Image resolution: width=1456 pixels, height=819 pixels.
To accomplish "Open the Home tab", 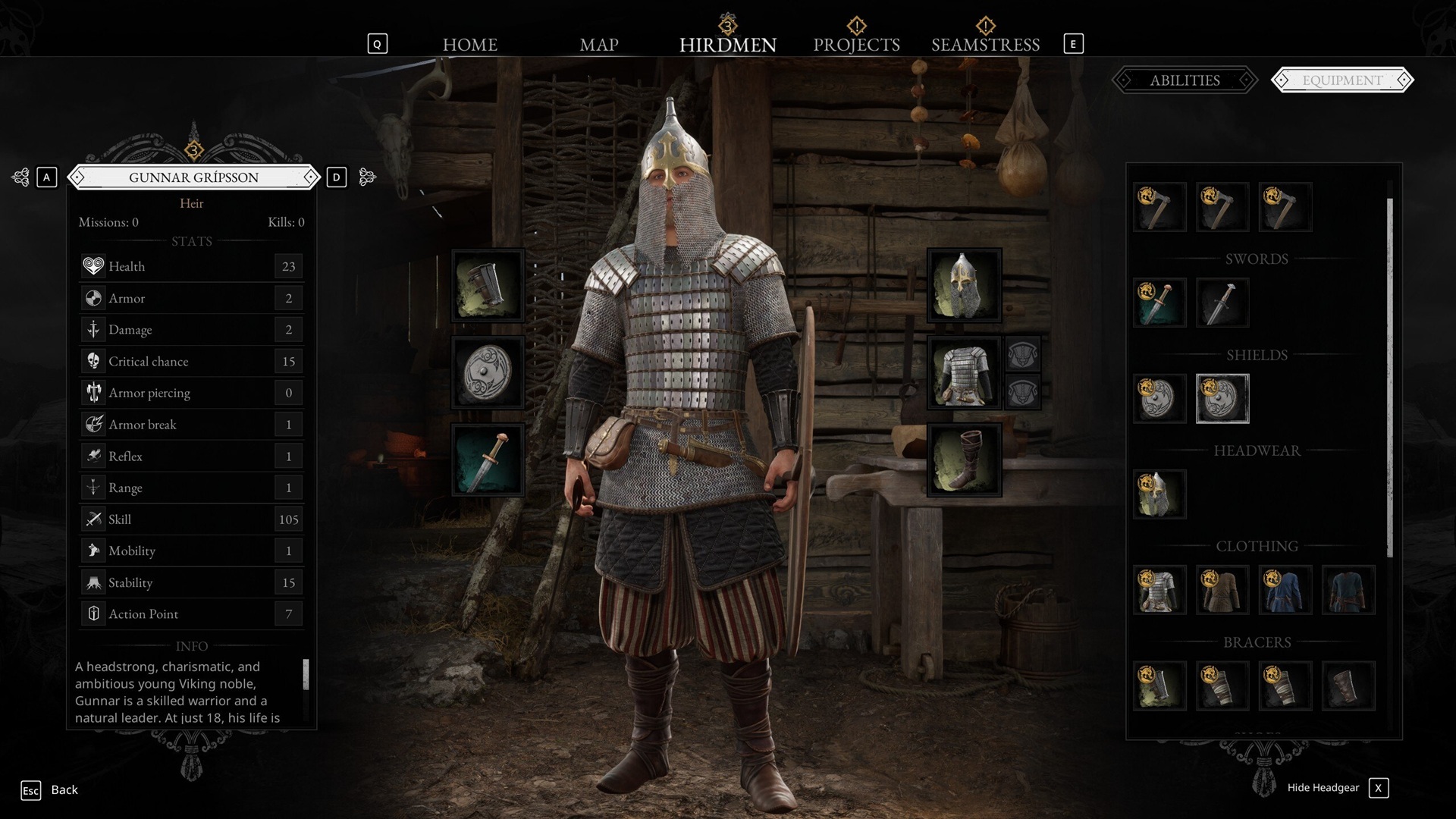I will pos(469,45).
